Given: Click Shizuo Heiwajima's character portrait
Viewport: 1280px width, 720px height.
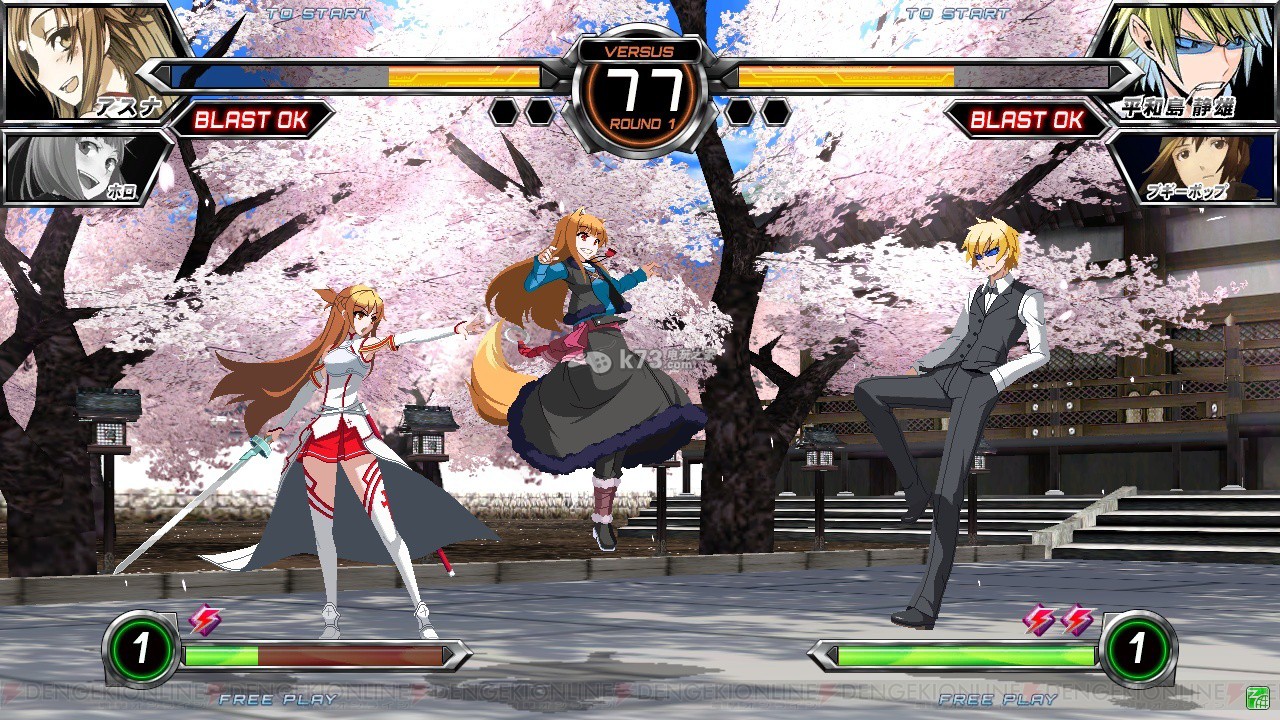Looking at the screenshot, I should pos(1190,58).
